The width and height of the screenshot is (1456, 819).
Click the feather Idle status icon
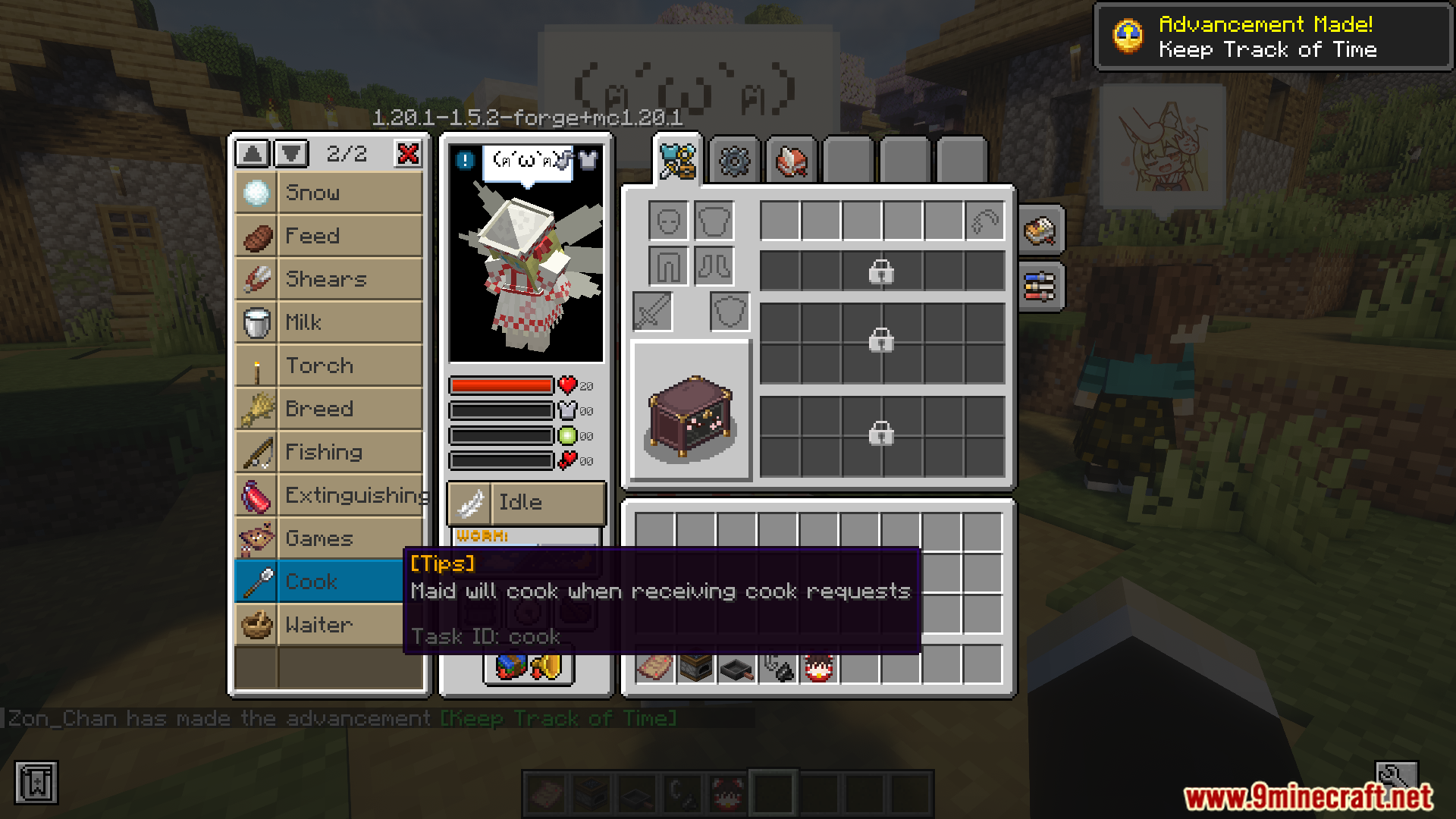[x=470, y=503]
